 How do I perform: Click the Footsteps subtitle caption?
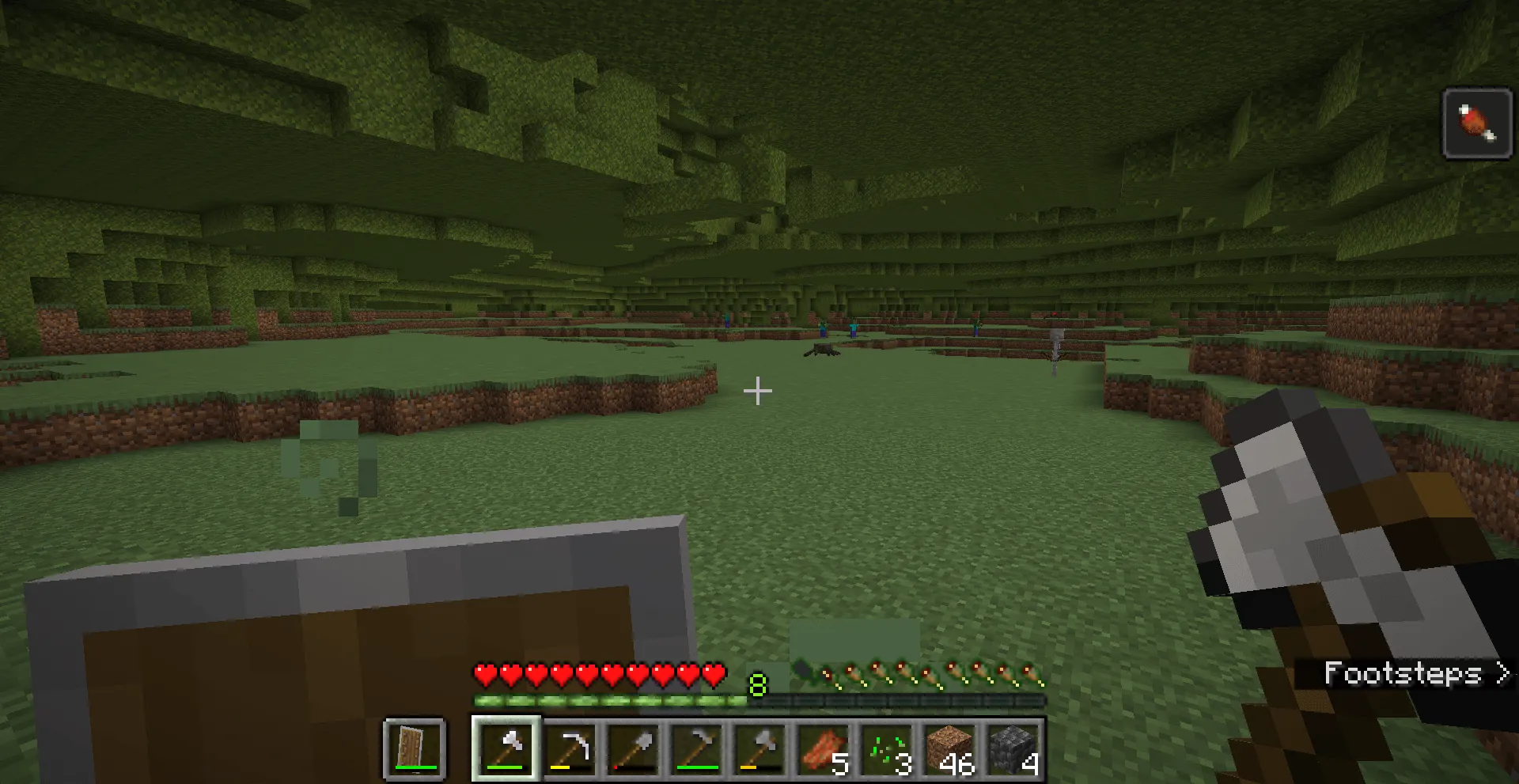1404,674
